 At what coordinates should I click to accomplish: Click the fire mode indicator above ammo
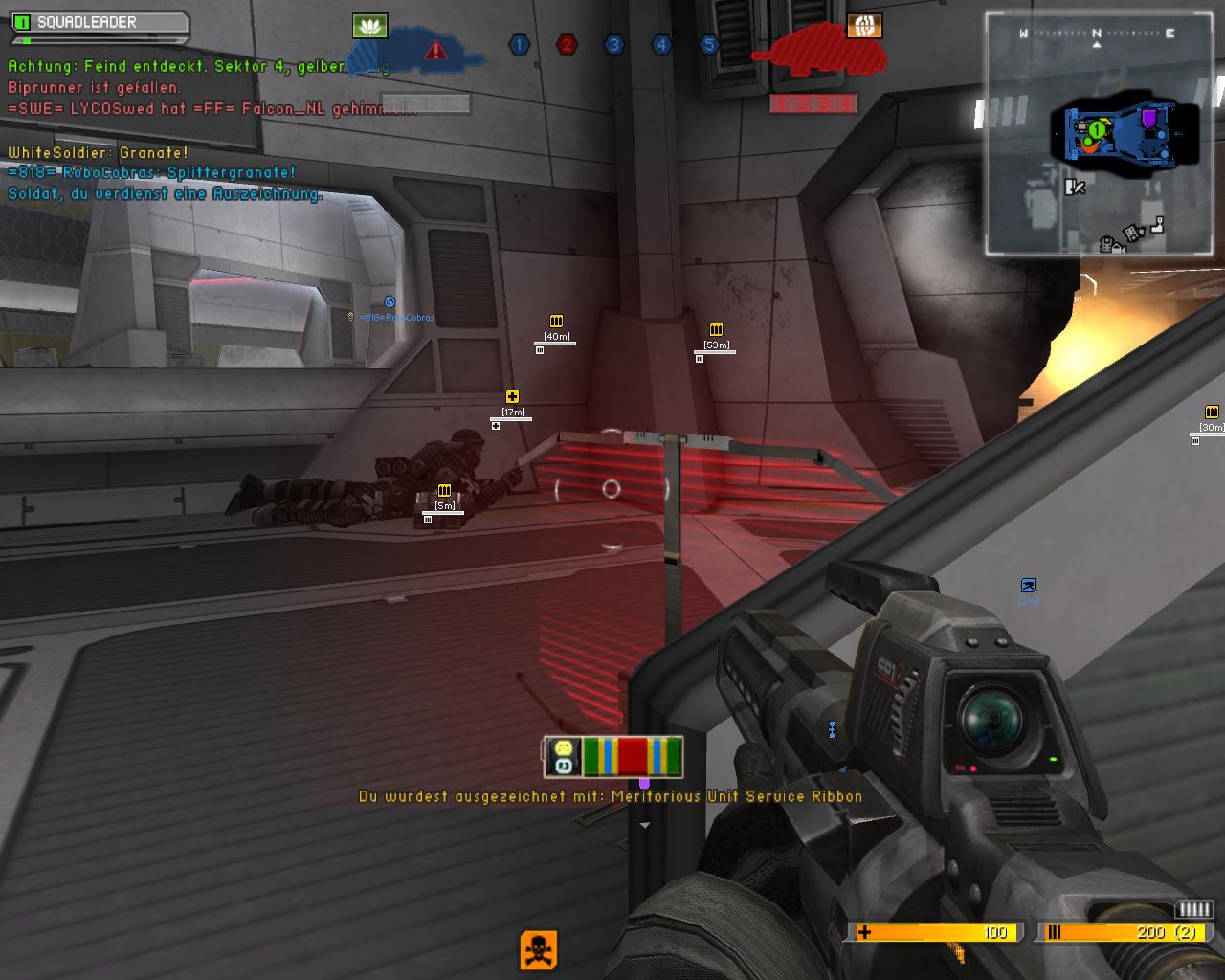[1193, 909]
